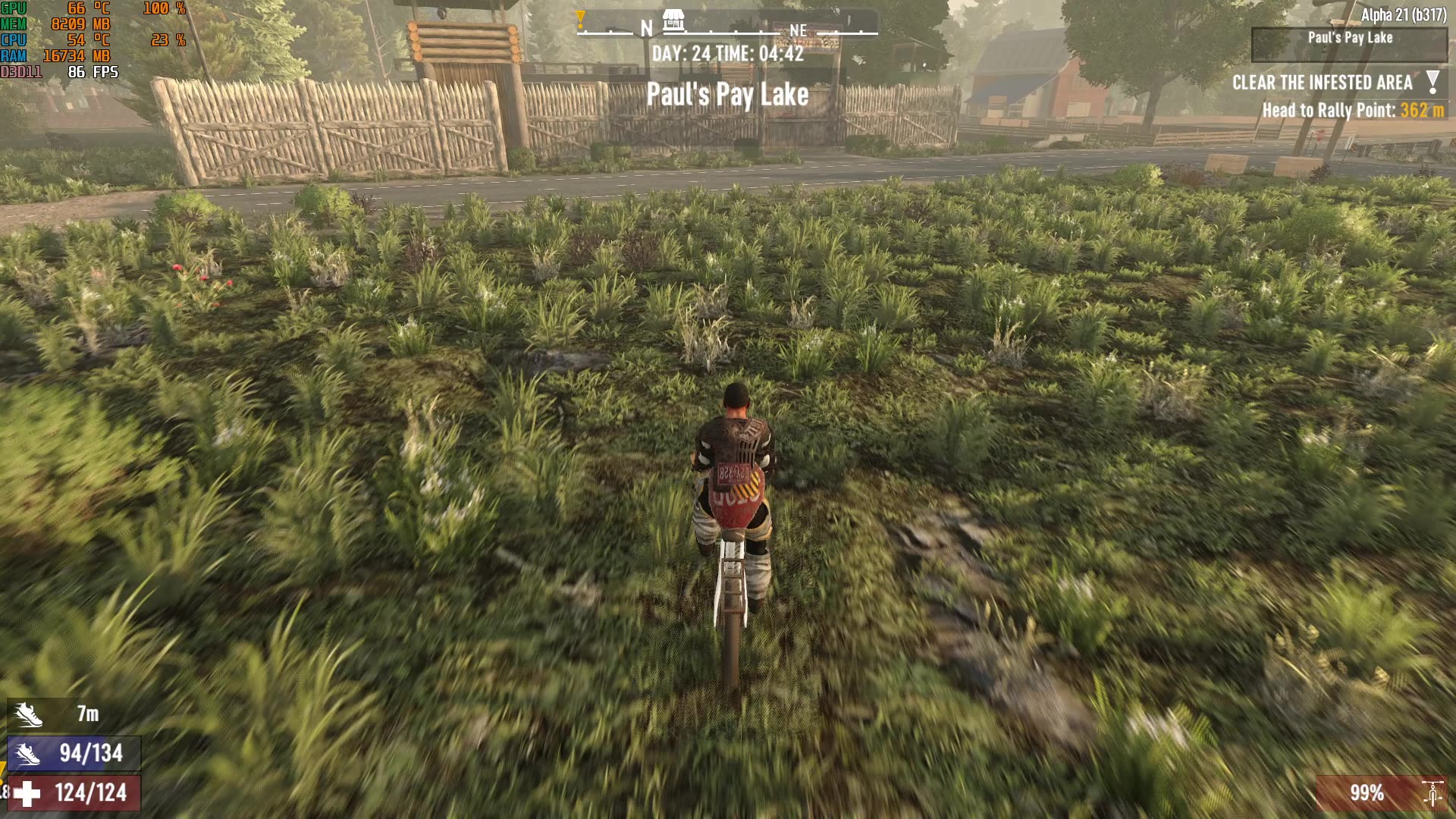Click the trader shop icon on the compass
1456x819 pixels.
click(x=673, y=20)
